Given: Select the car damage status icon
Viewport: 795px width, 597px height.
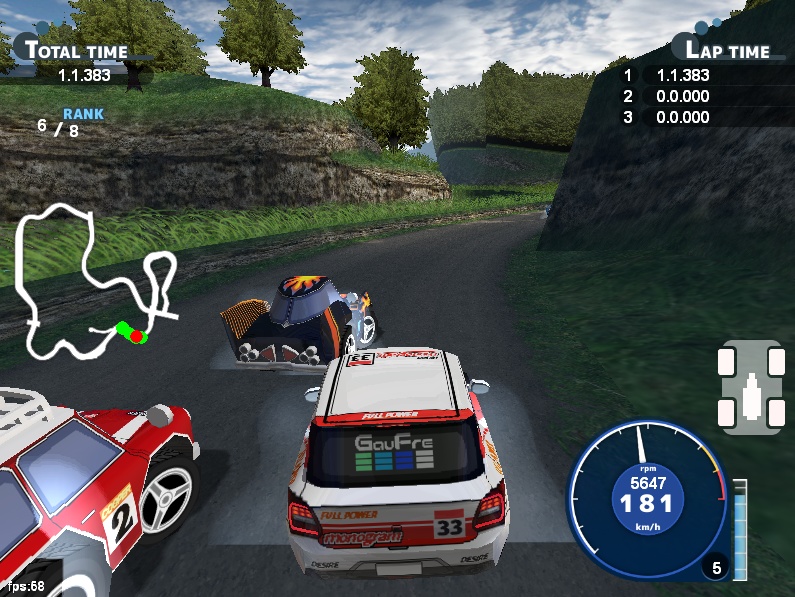Looking at the screenshot, I should tap(751, 388).
